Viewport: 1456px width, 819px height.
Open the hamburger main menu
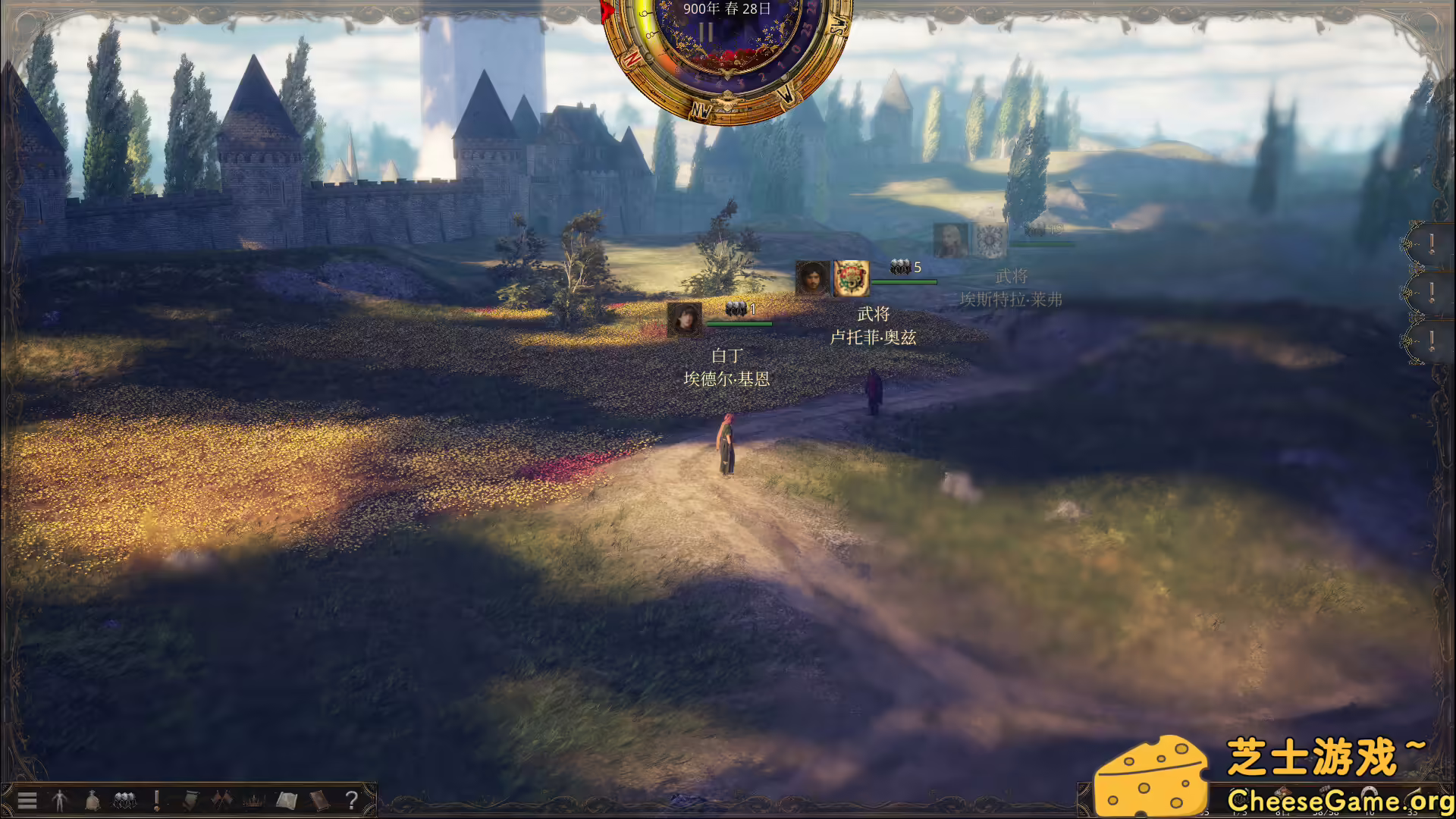tap(27, 800)
